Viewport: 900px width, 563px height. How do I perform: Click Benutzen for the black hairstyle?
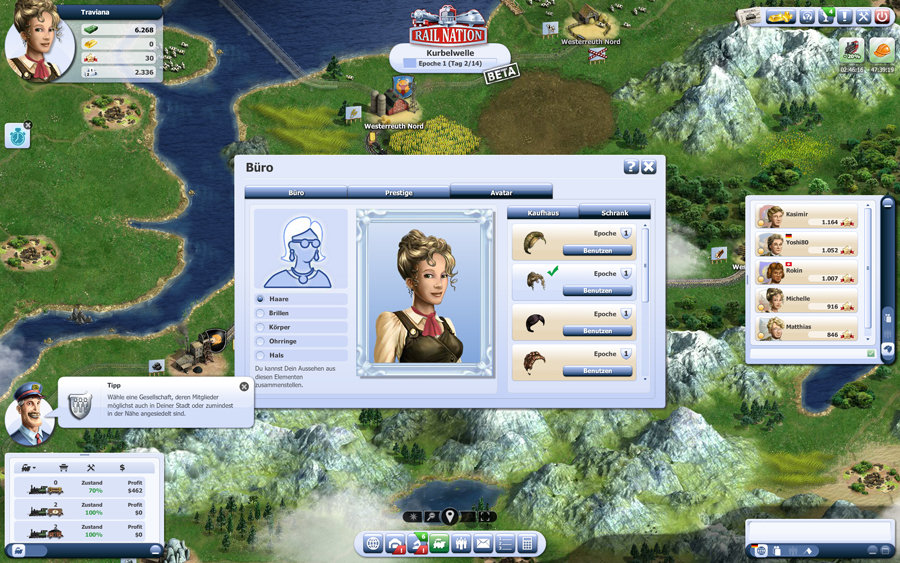[597, 331]
